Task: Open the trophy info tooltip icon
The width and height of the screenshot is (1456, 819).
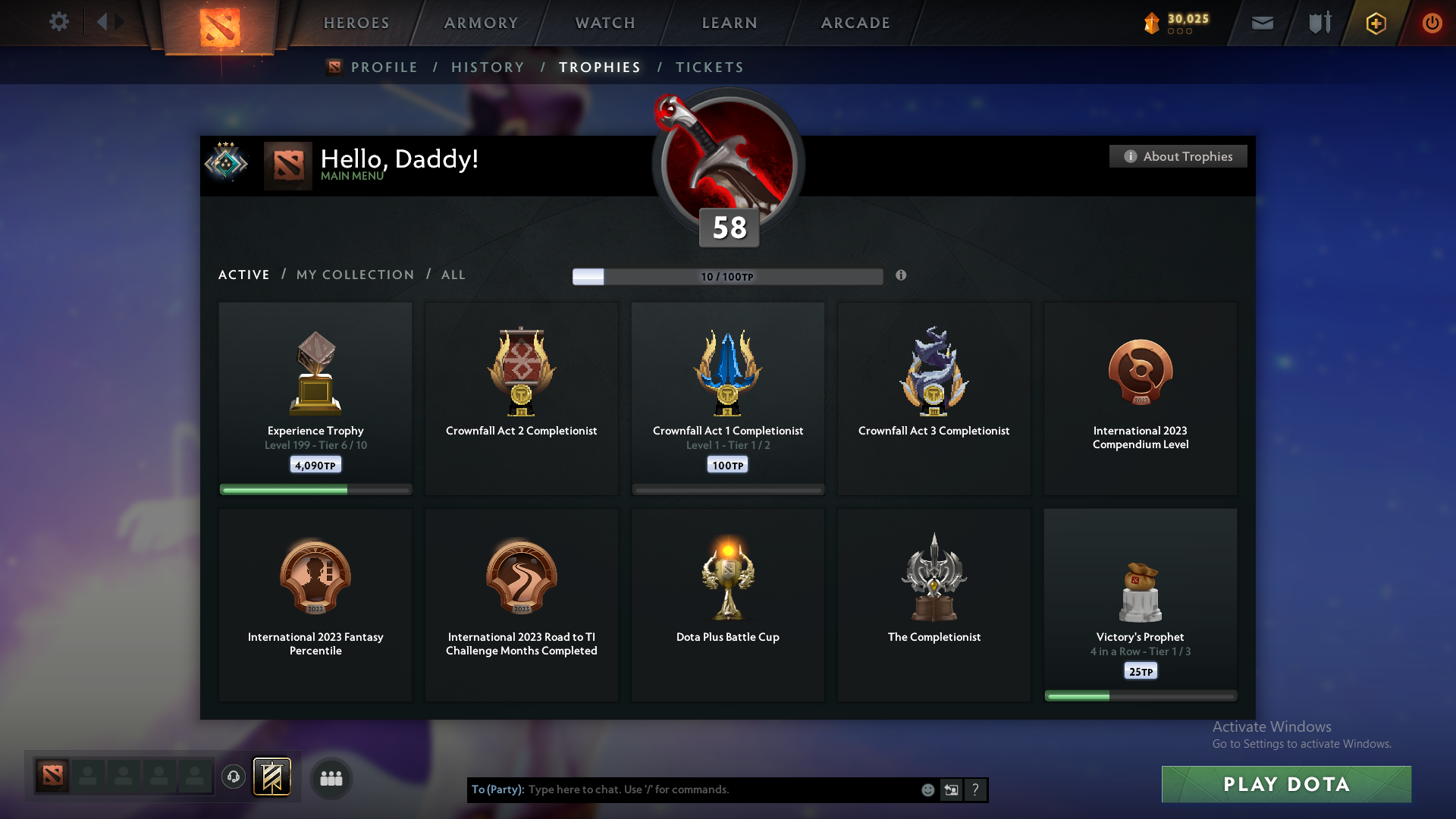Action: coord(902,276)
